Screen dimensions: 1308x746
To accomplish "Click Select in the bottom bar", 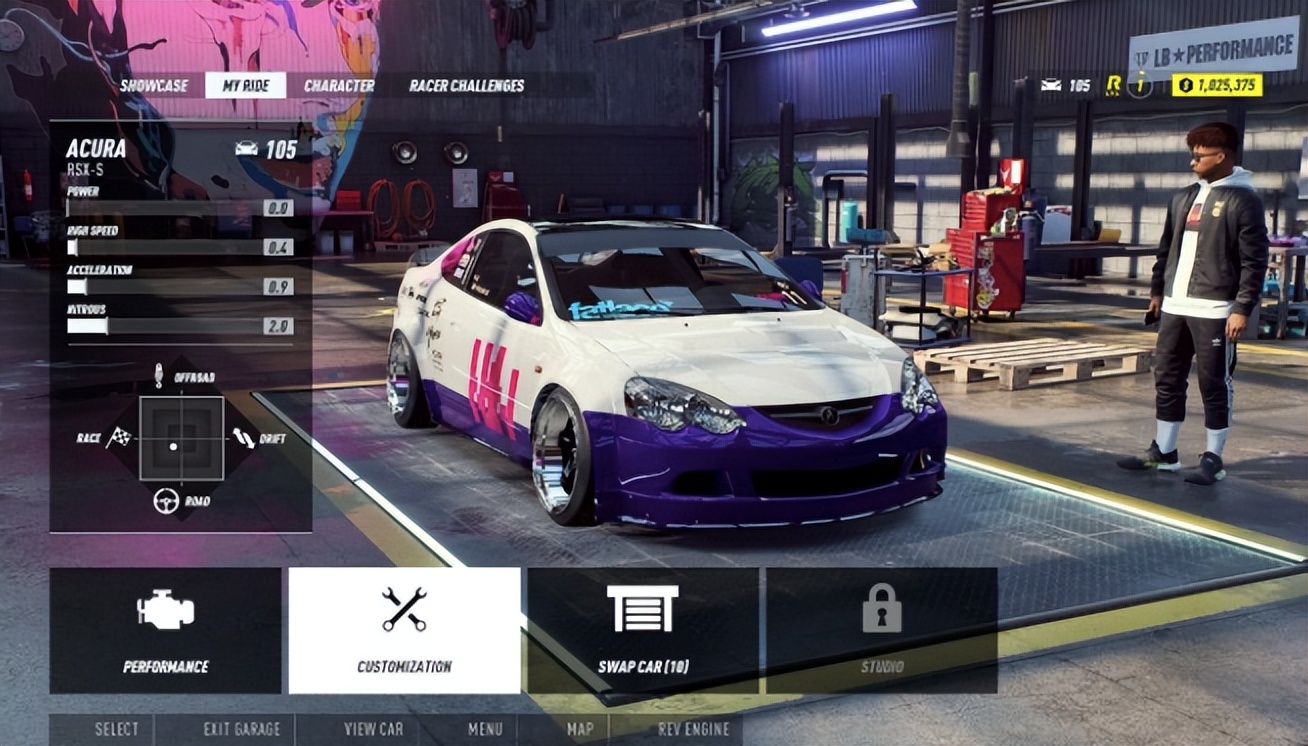I will point(116,729).
